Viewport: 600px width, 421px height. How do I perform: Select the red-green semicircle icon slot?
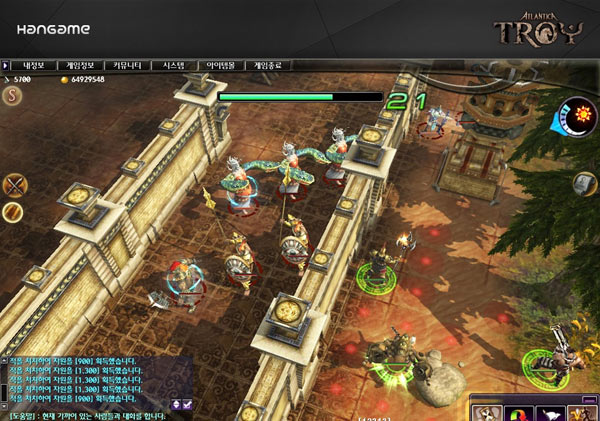click(x=517, y=412)
